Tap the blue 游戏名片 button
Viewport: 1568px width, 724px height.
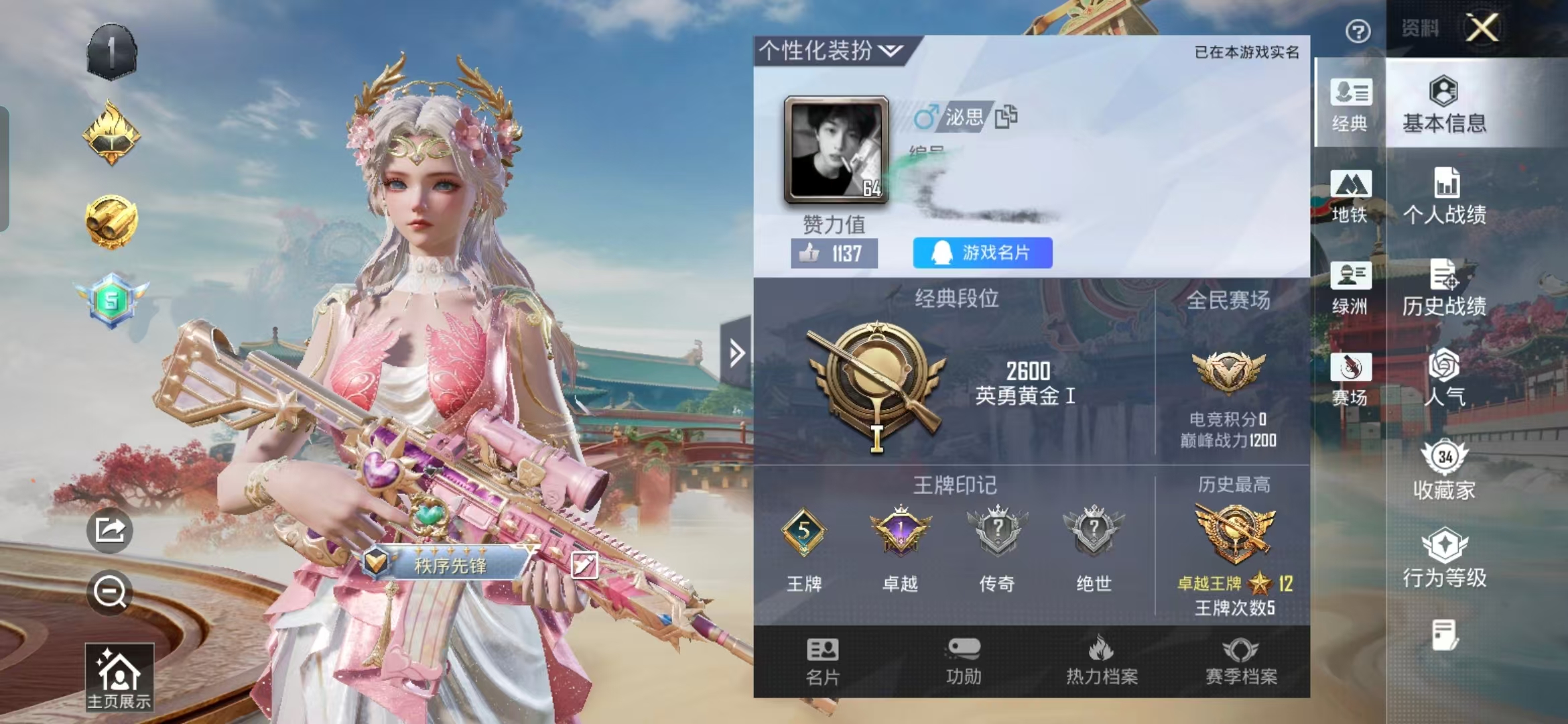pyautogui.click(x=982, y=253)
